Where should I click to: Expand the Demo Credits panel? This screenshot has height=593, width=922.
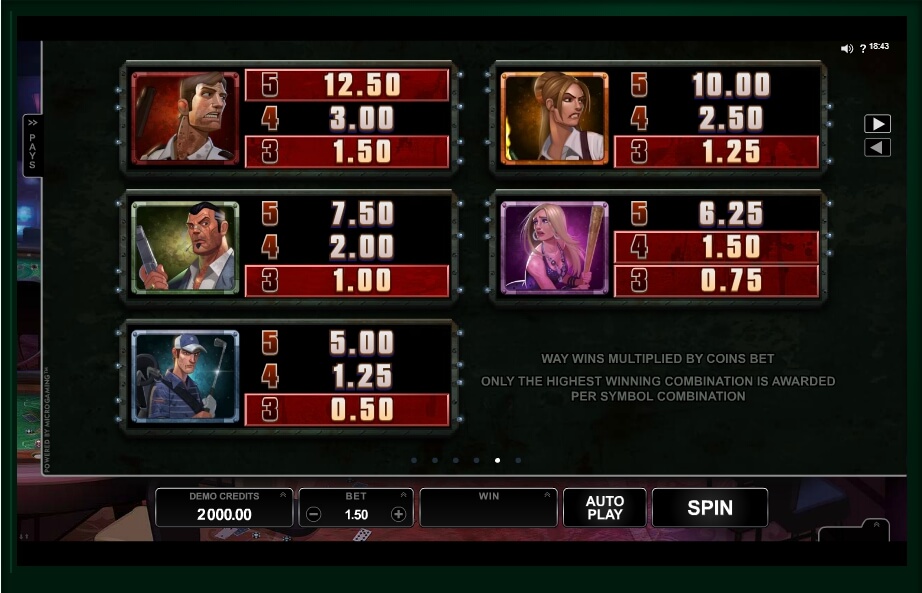click(x=284, y=494)
